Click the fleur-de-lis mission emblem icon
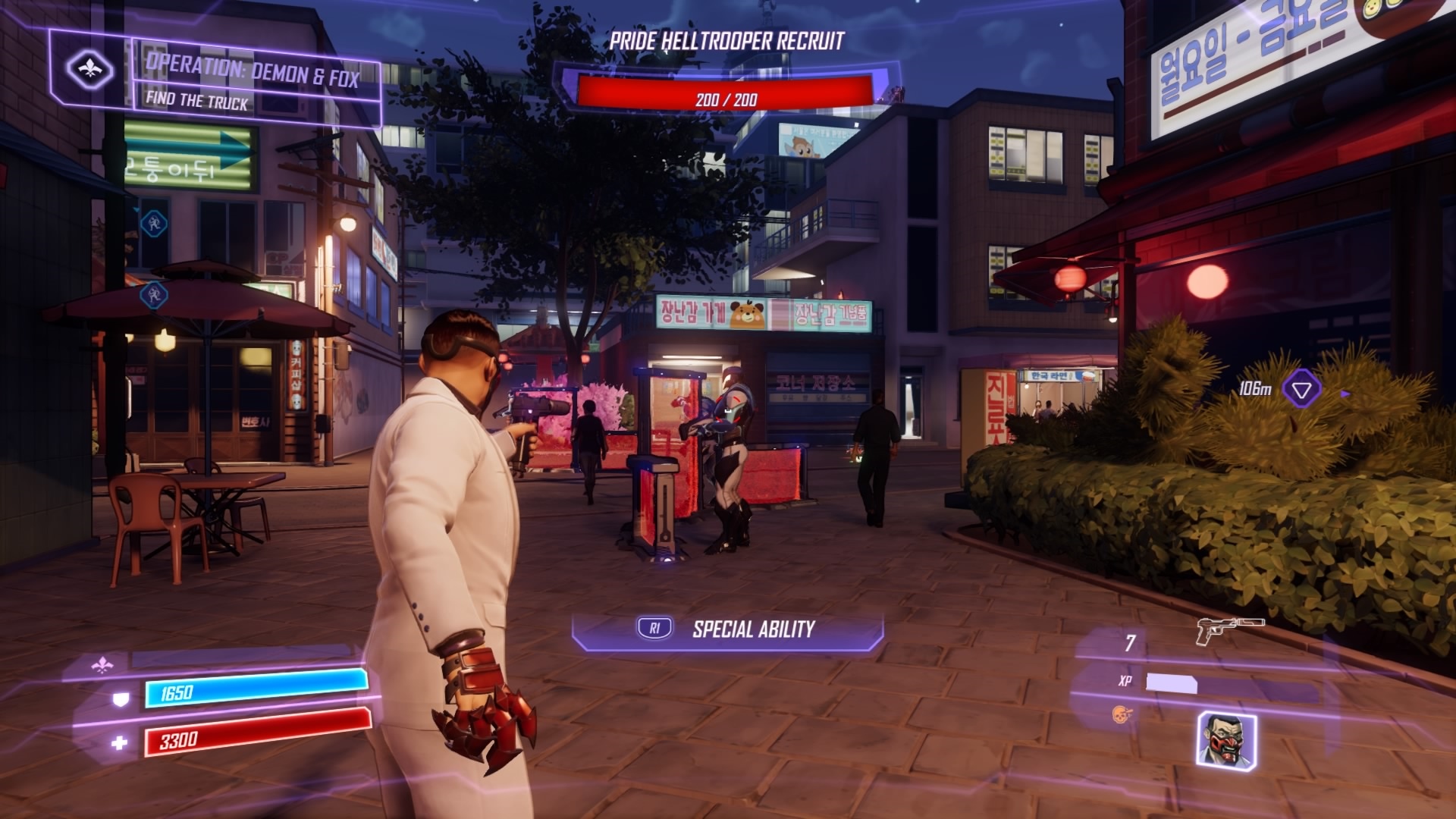Viewport: 1456px width, 819px height. tap(90, 70)
